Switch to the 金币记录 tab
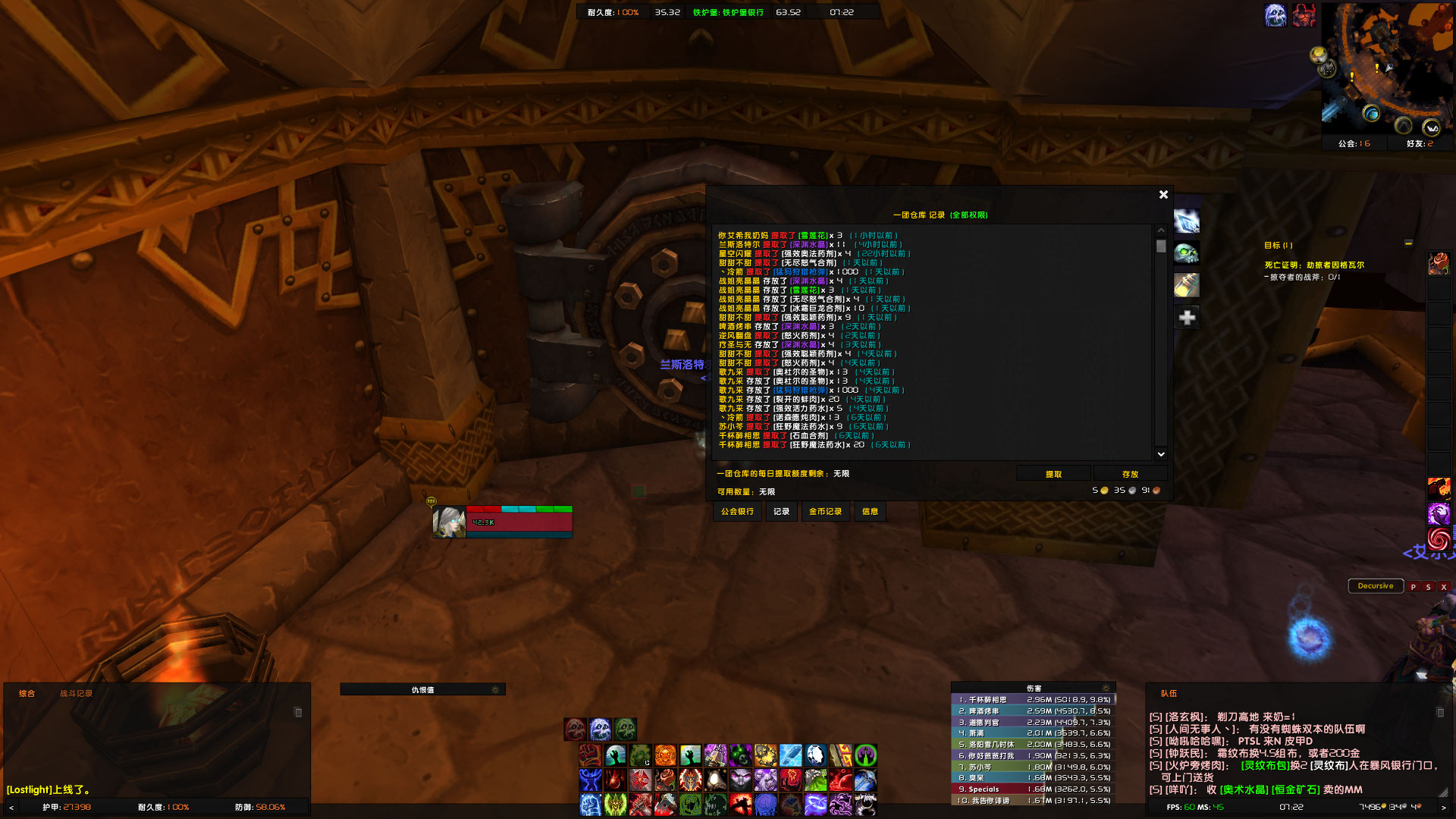The height and width of the screenshot is (819, 1456). pos(826,512)
